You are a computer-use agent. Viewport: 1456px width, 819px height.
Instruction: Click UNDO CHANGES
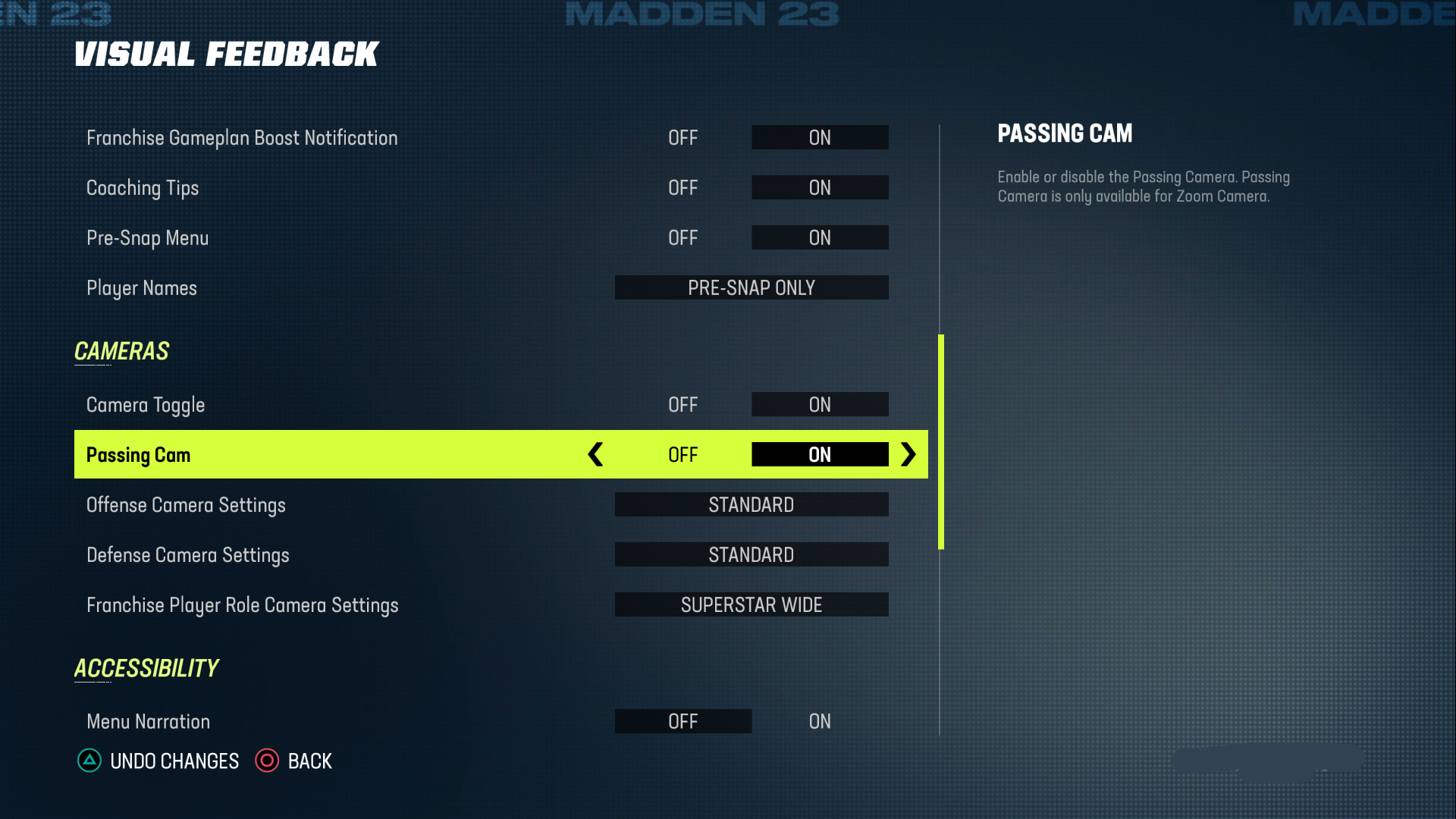tap(174, 761)
